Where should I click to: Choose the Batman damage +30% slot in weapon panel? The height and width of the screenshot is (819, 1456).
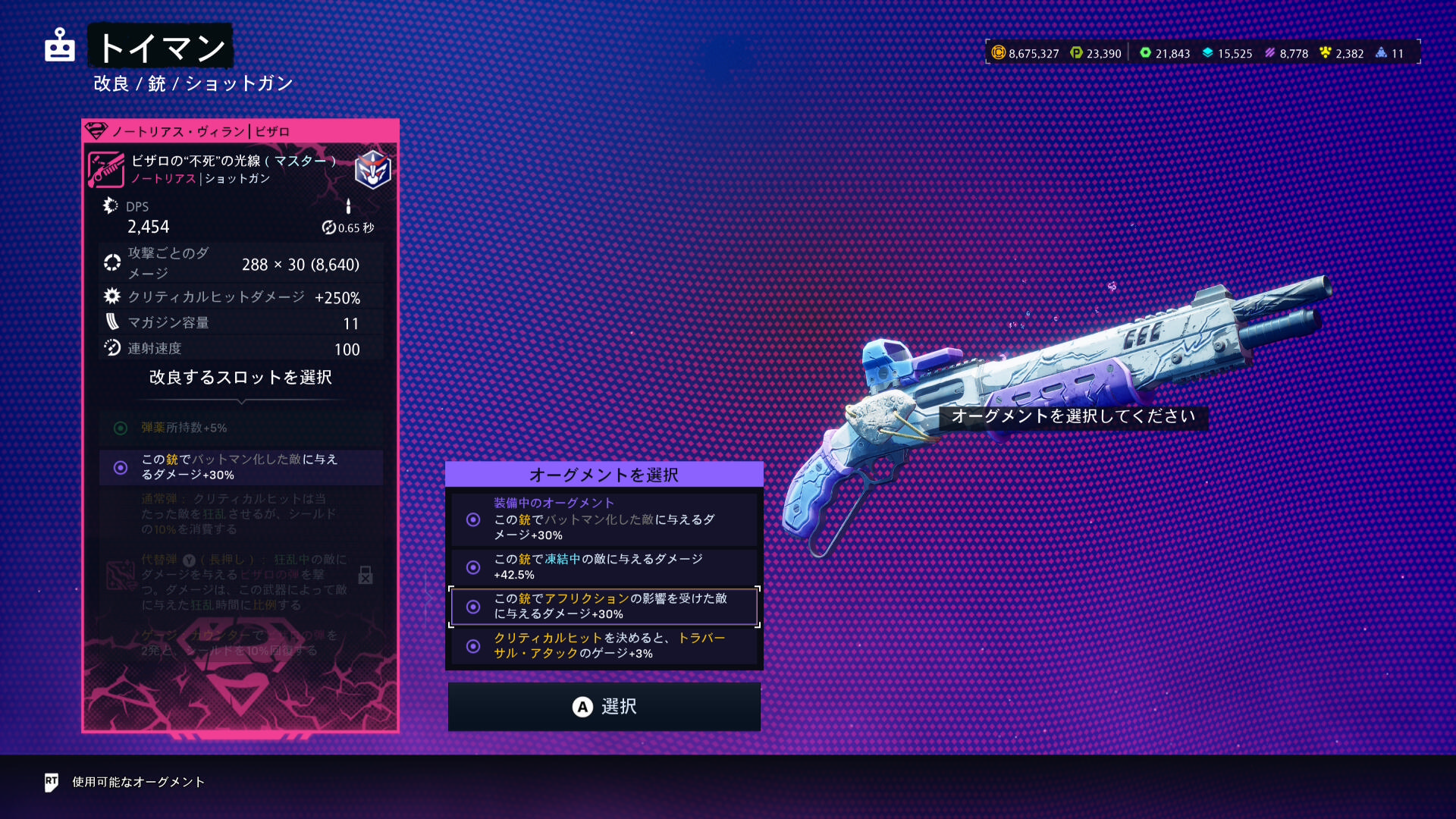pos(240,467)
